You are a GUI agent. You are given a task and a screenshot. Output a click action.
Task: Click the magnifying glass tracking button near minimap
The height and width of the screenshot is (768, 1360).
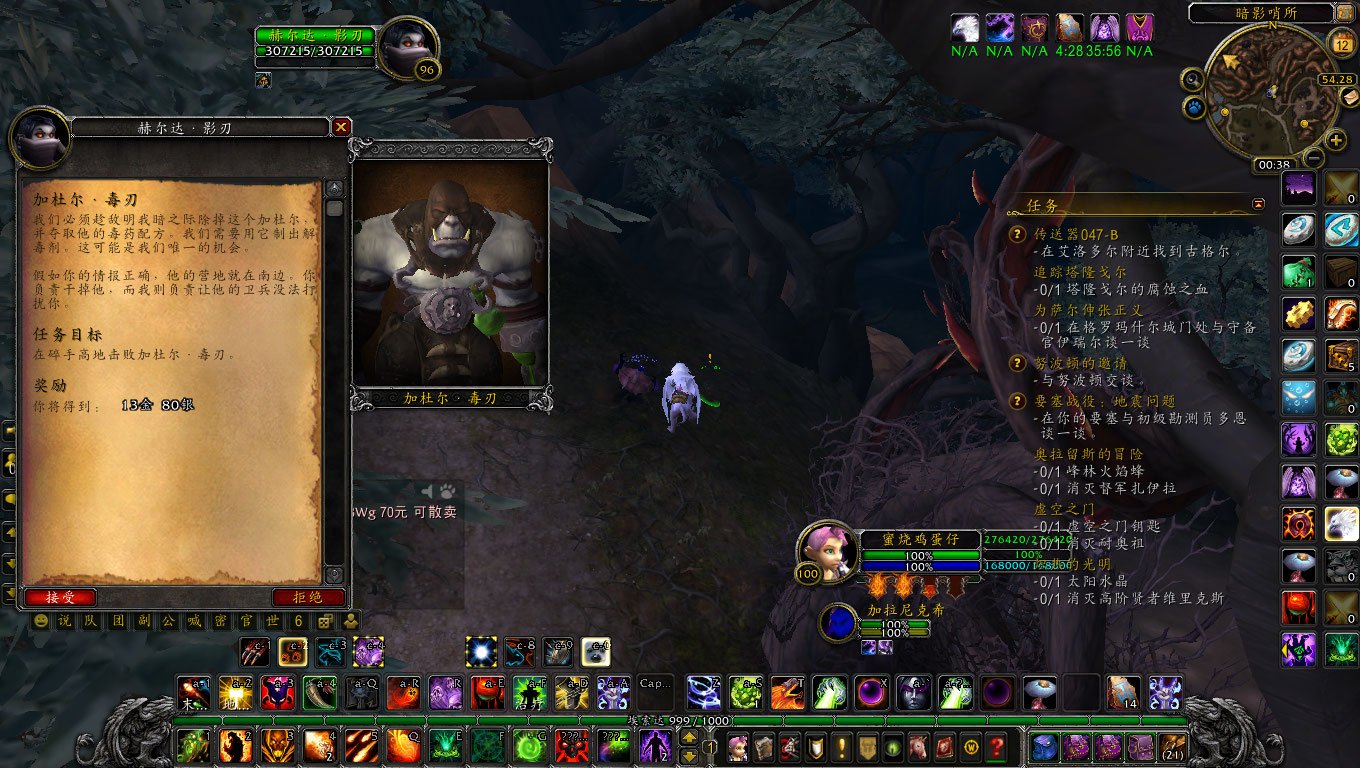pyautogui.click(x=1192, y=79)
